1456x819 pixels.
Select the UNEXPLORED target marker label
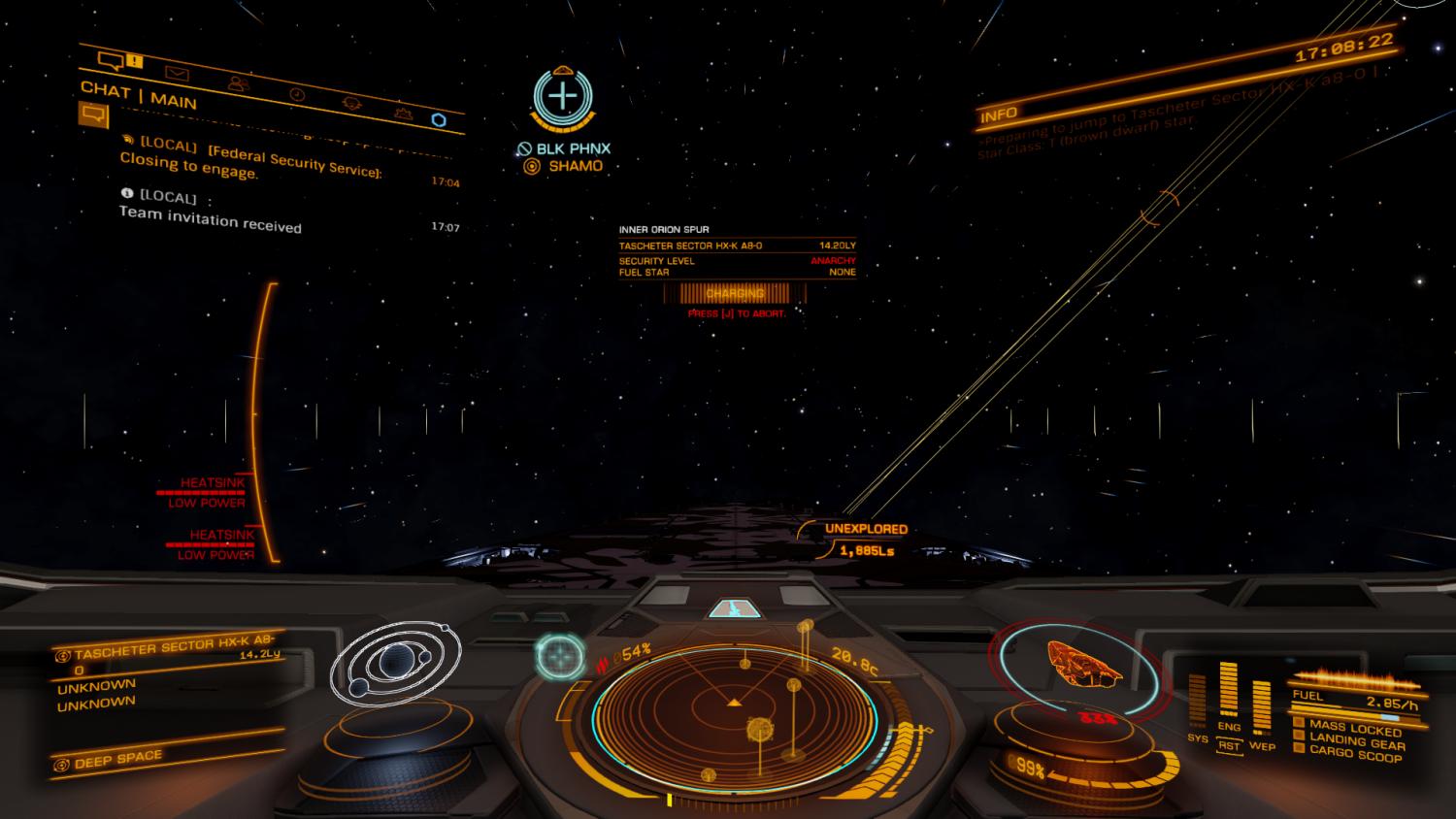pos(865,529)
